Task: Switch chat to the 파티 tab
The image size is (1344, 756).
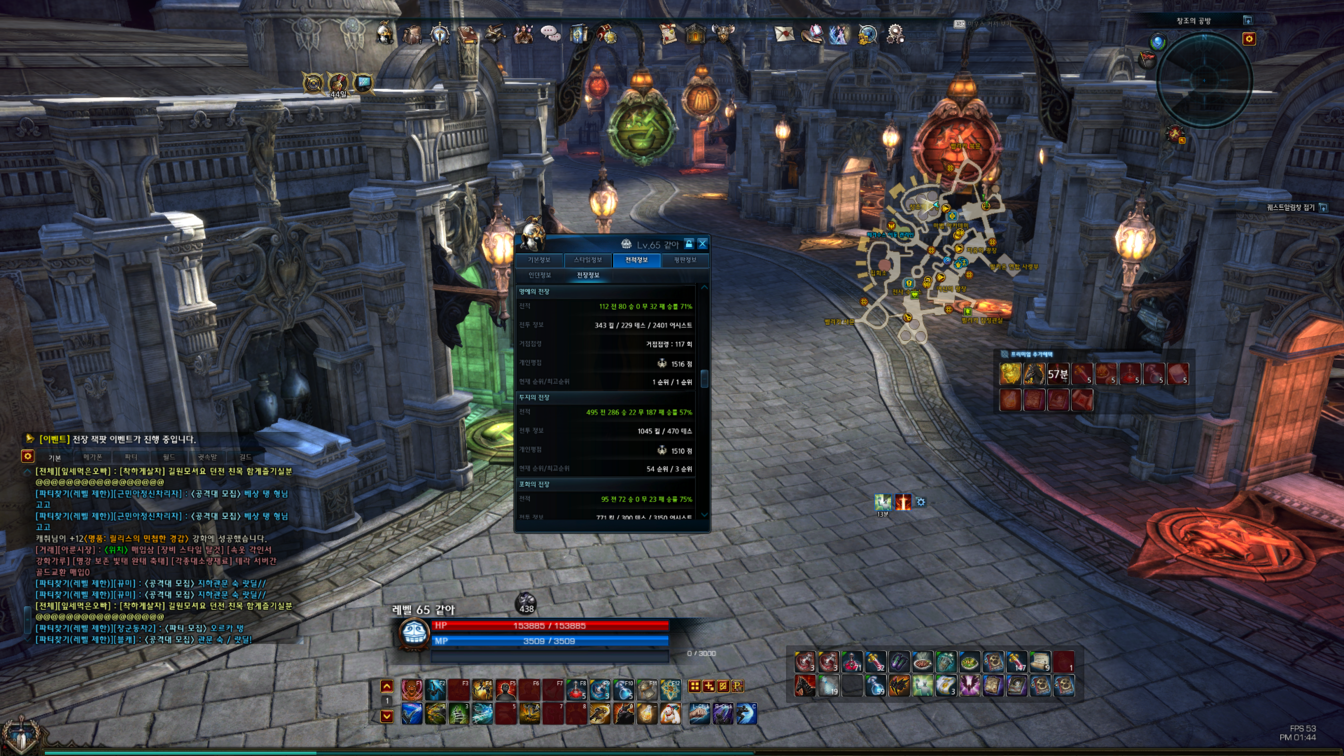Action: [x=131, y=457]
